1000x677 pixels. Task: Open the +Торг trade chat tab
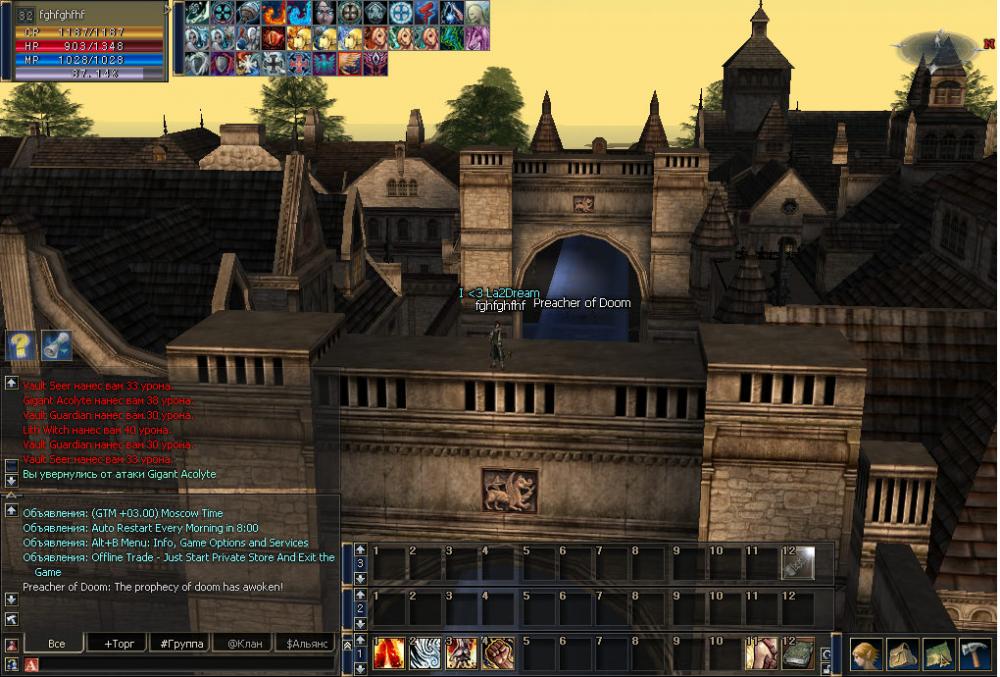click(116, 643)
